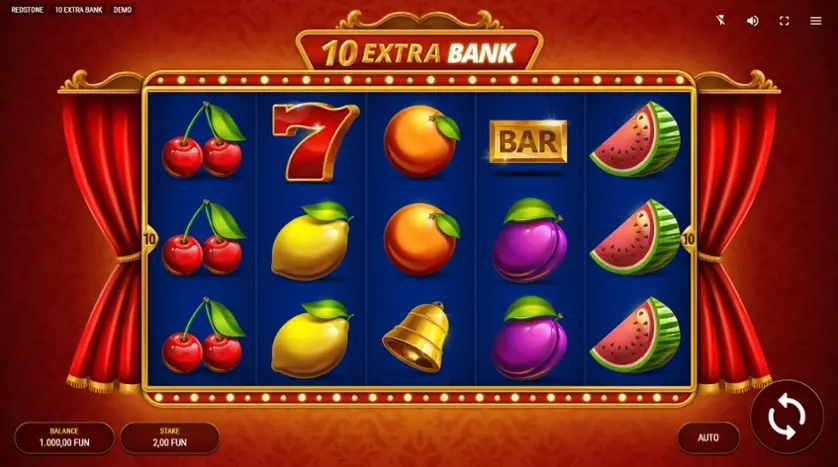Open the AUTO spin options

[x=708, y=437]
